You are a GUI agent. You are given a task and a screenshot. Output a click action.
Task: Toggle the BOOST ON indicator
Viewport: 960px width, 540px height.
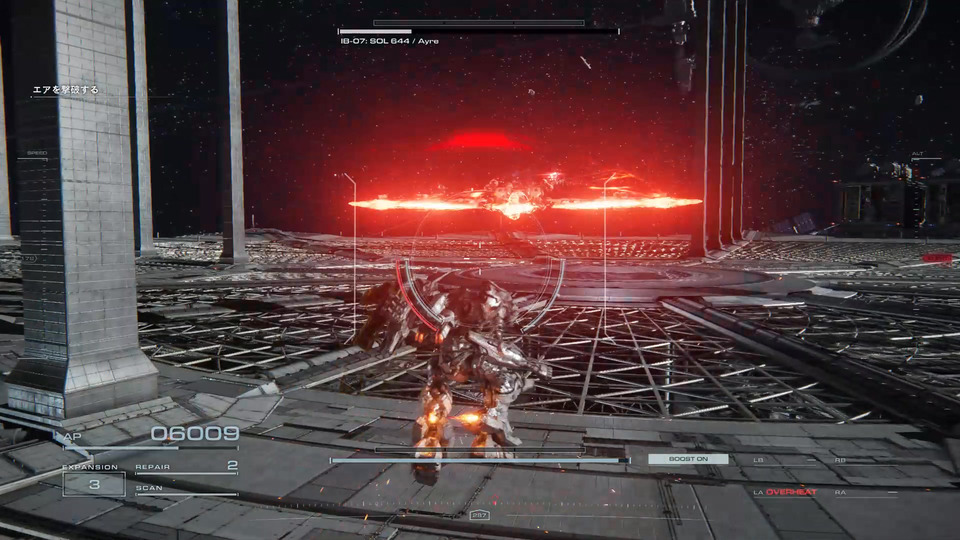[687, 459]
